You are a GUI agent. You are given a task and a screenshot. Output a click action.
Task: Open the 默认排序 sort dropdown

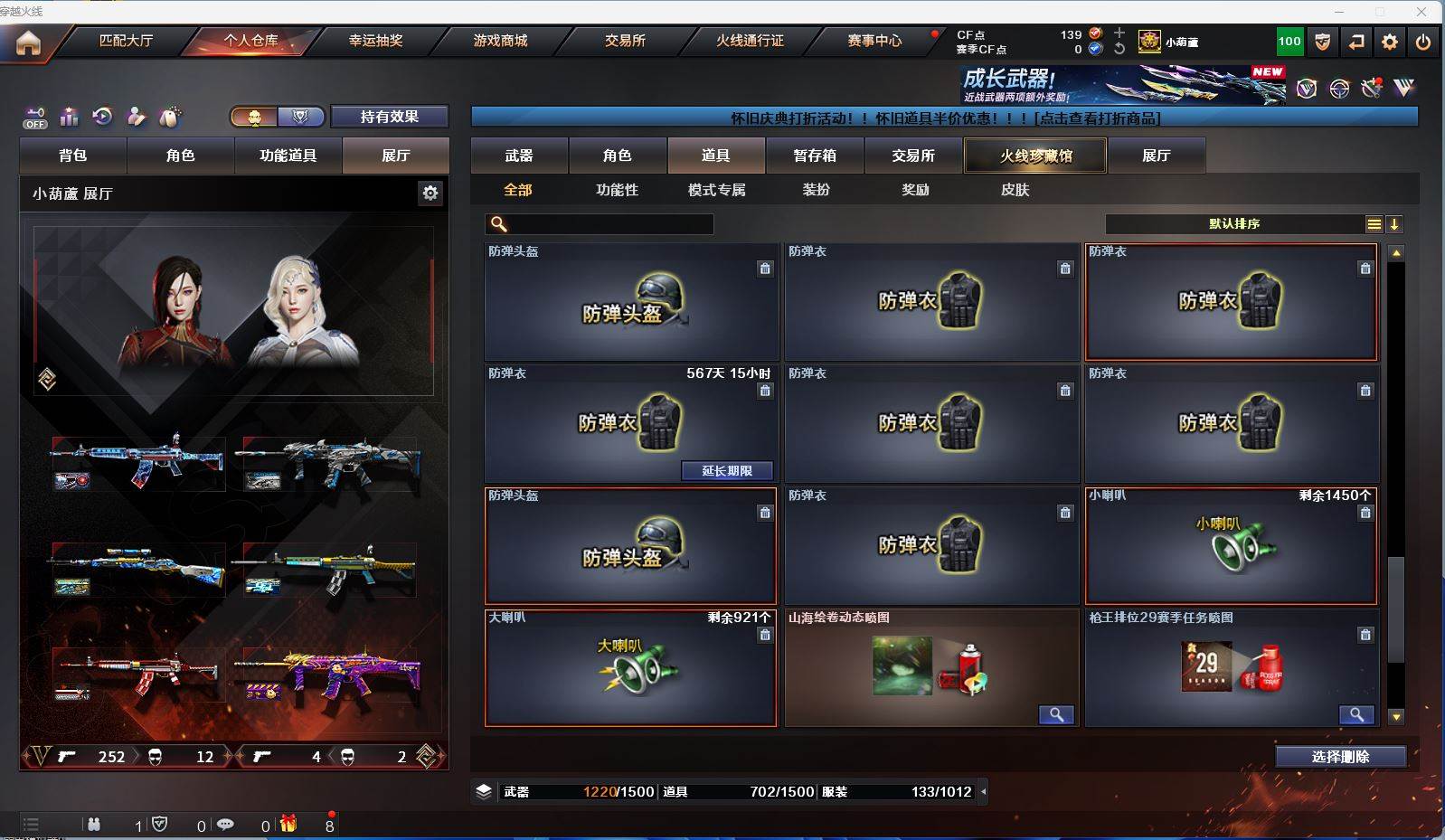(x=1234, y=224)
